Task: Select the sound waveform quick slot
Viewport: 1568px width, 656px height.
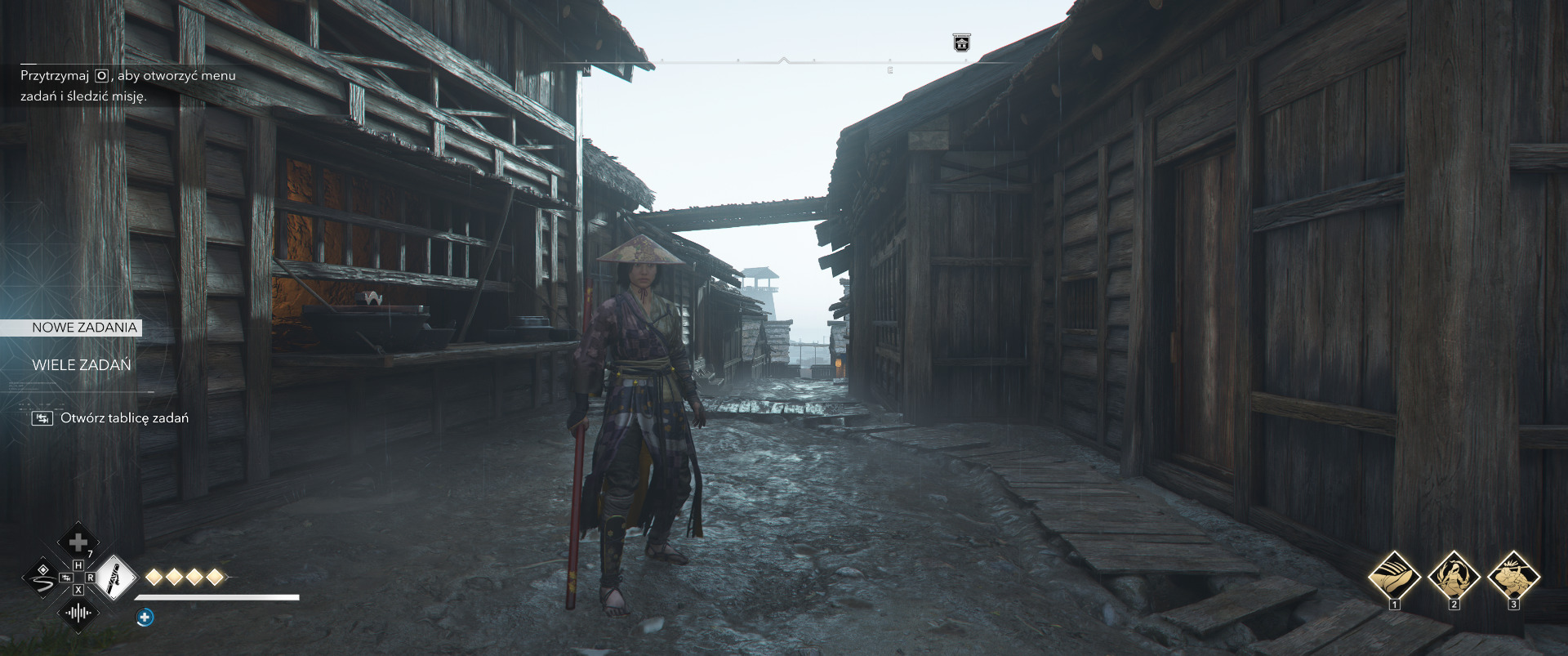Action: click(x=78, y=614)
